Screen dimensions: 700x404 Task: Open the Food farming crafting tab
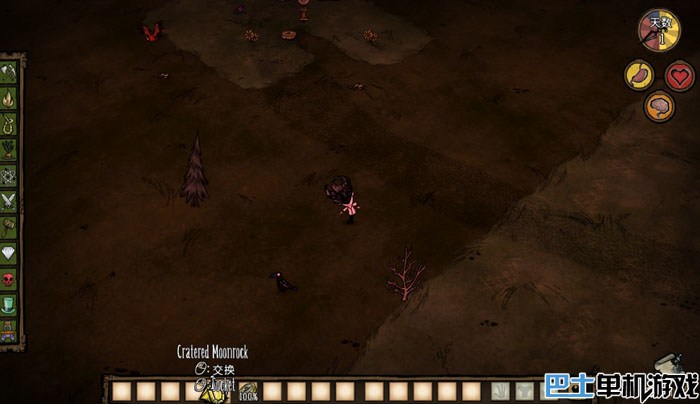click(9, 150)
